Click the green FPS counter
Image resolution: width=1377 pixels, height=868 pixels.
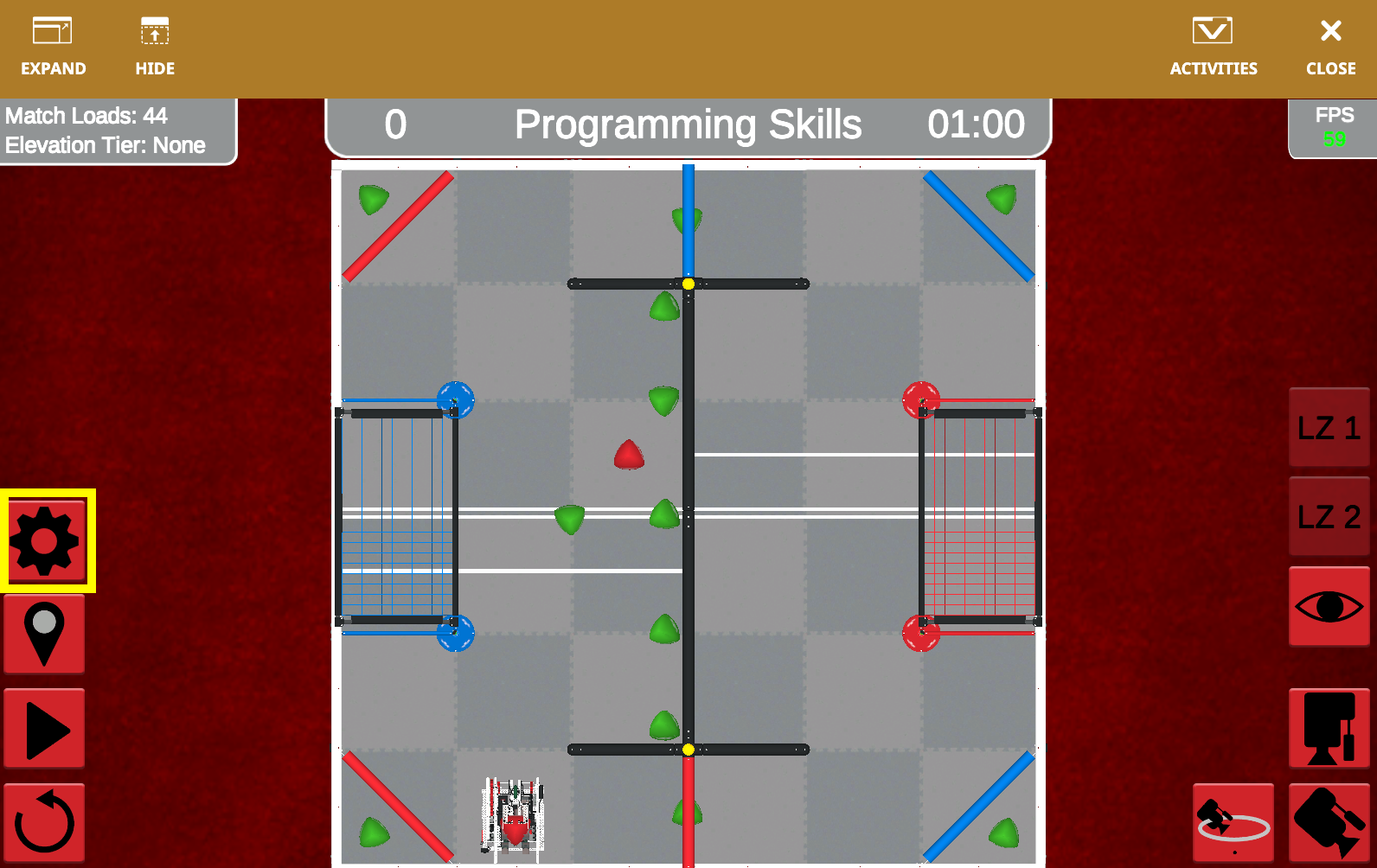pos(1335,137)
